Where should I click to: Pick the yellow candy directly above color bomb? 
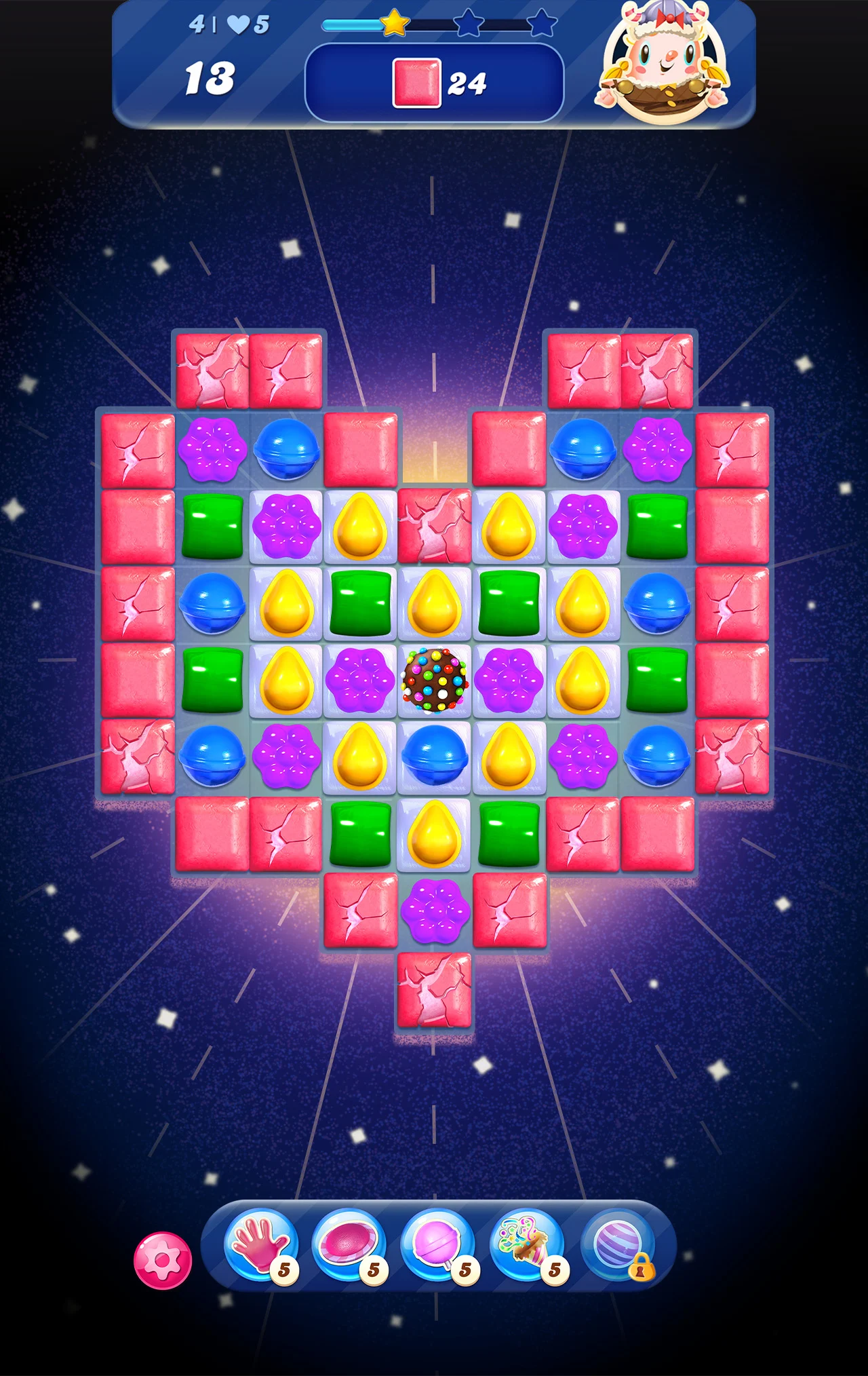point(435,603)
